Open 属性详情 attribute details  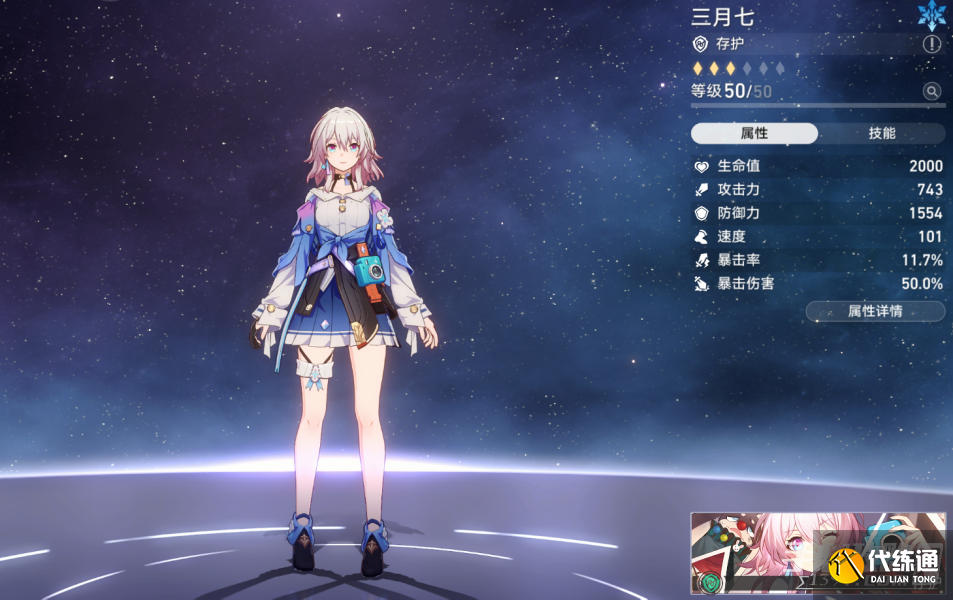875,311
